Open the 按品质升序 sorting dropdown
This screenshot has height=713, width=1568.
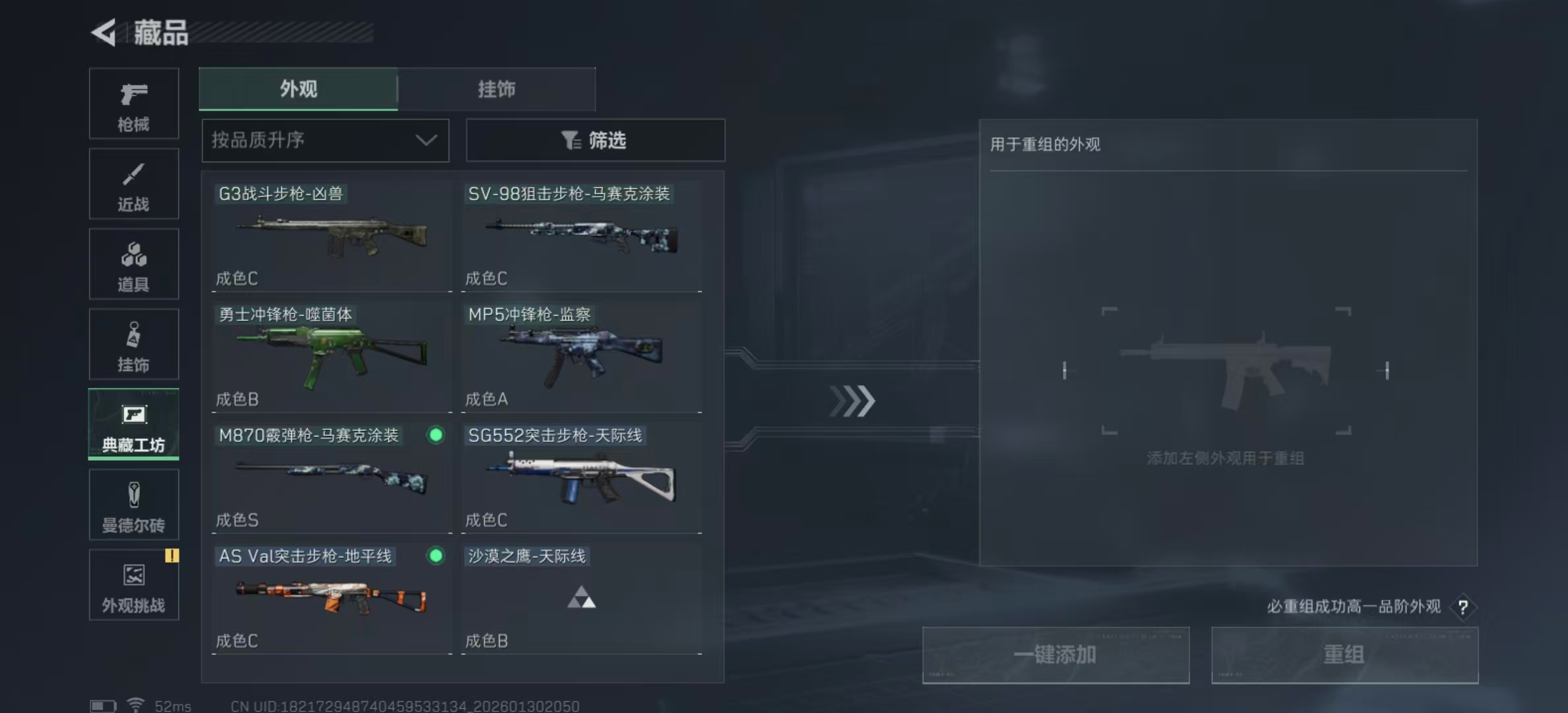click(325, 140)
